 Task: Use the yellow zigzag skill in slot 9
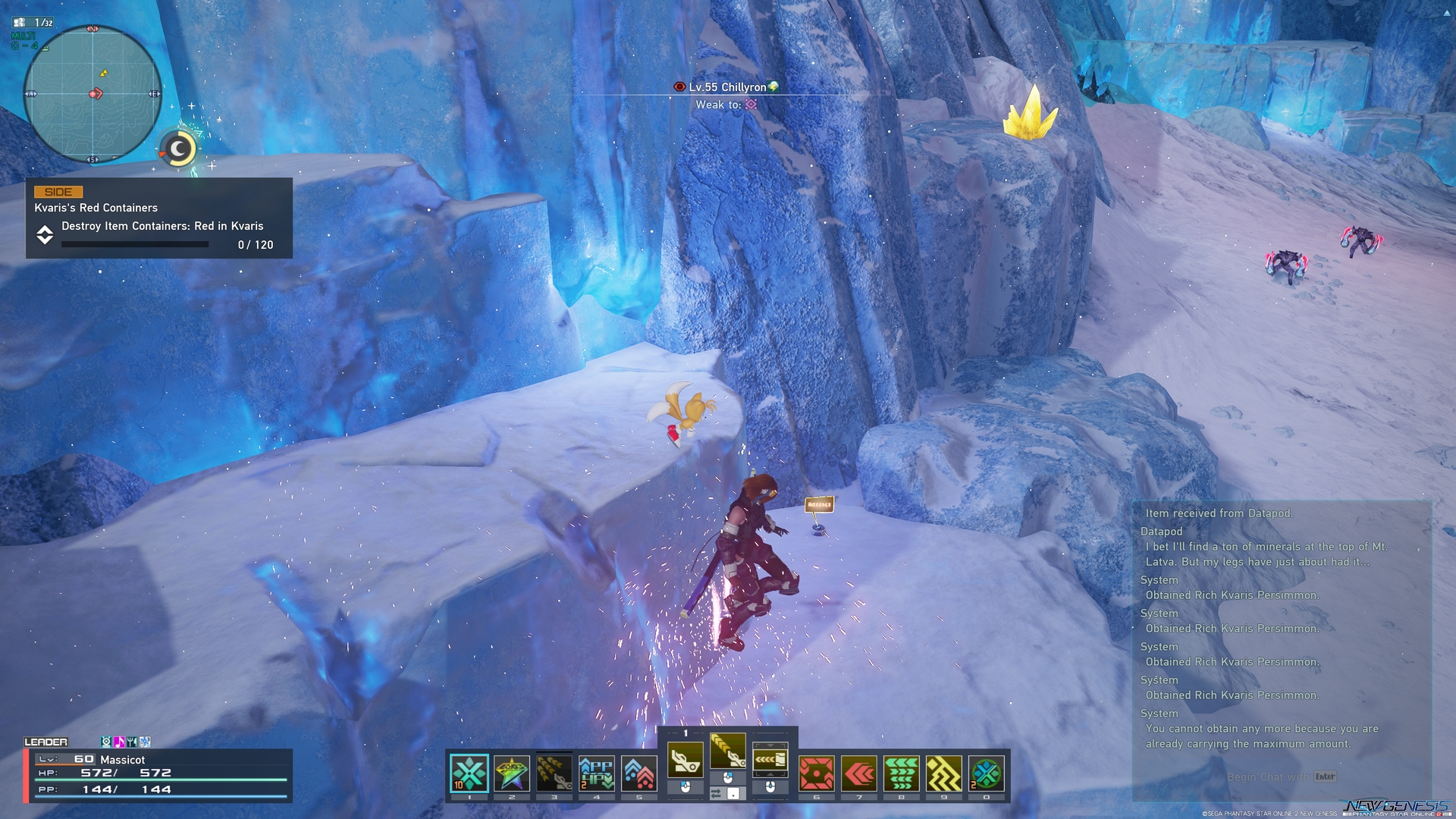coord(944,773)
